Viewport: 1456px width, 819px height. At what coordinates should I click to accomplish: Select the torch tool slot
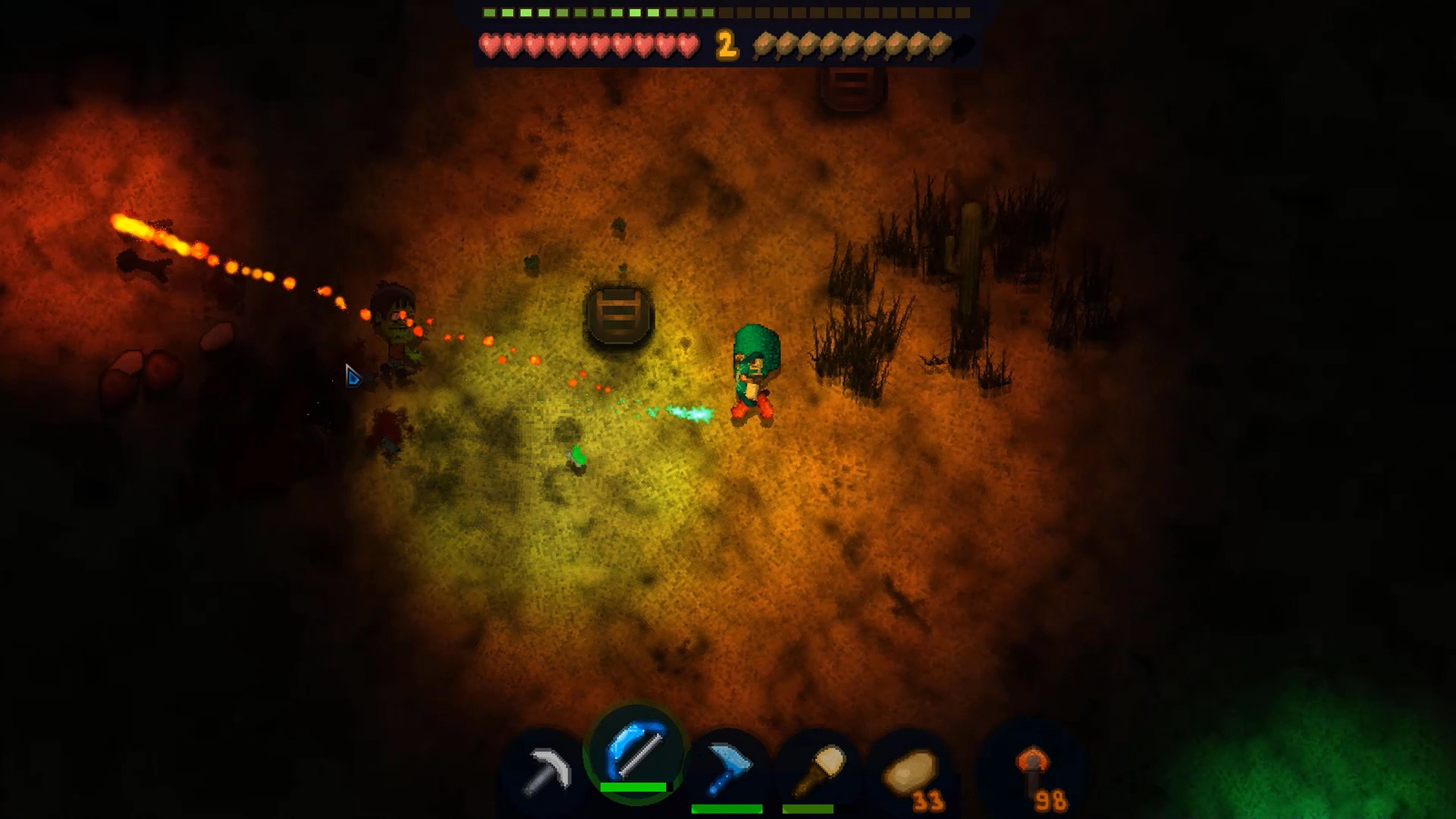coord(817,762)
